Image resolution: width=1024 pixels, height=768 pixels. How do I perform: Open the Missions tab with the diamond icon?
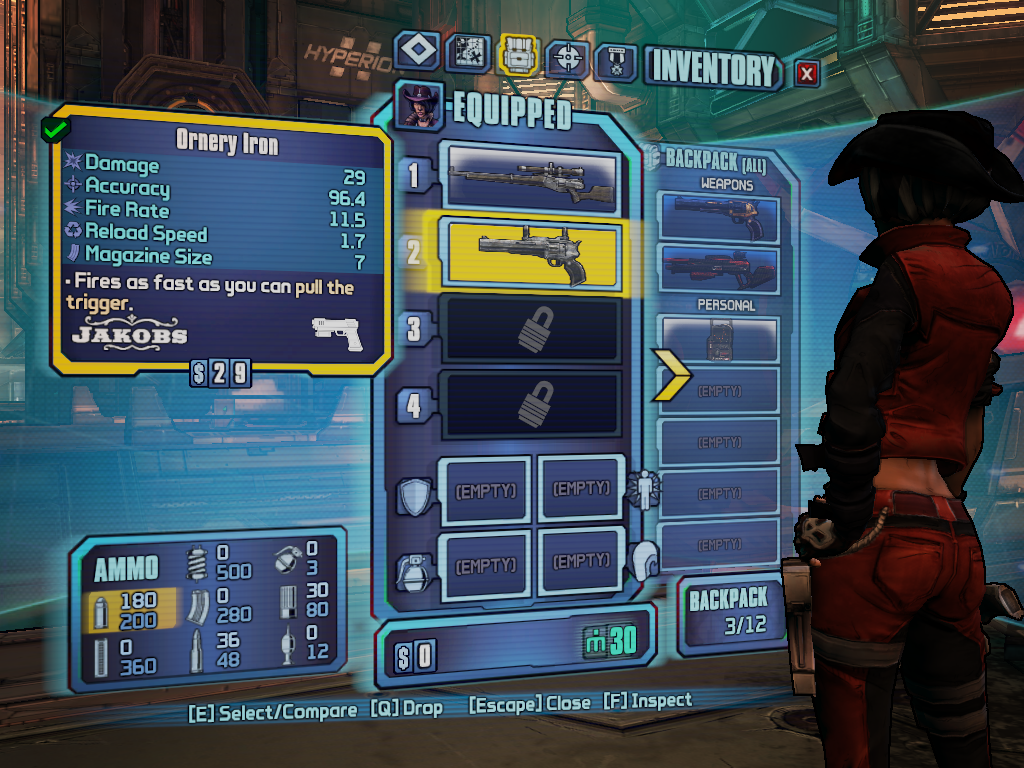(x=417, y=51)
